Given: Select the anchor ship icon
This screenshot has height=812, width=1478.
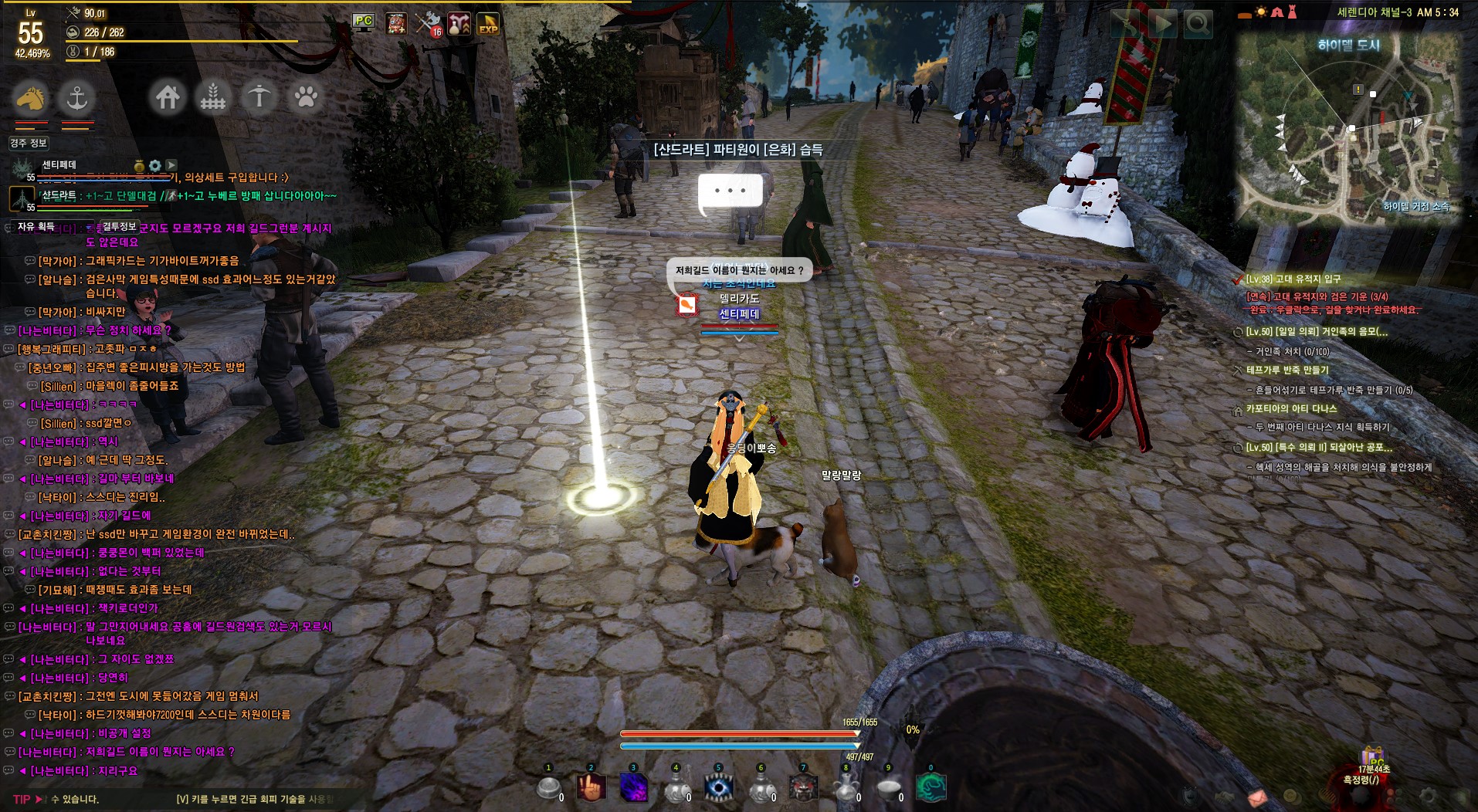Looking at the screenshot, I should (76, 98).
